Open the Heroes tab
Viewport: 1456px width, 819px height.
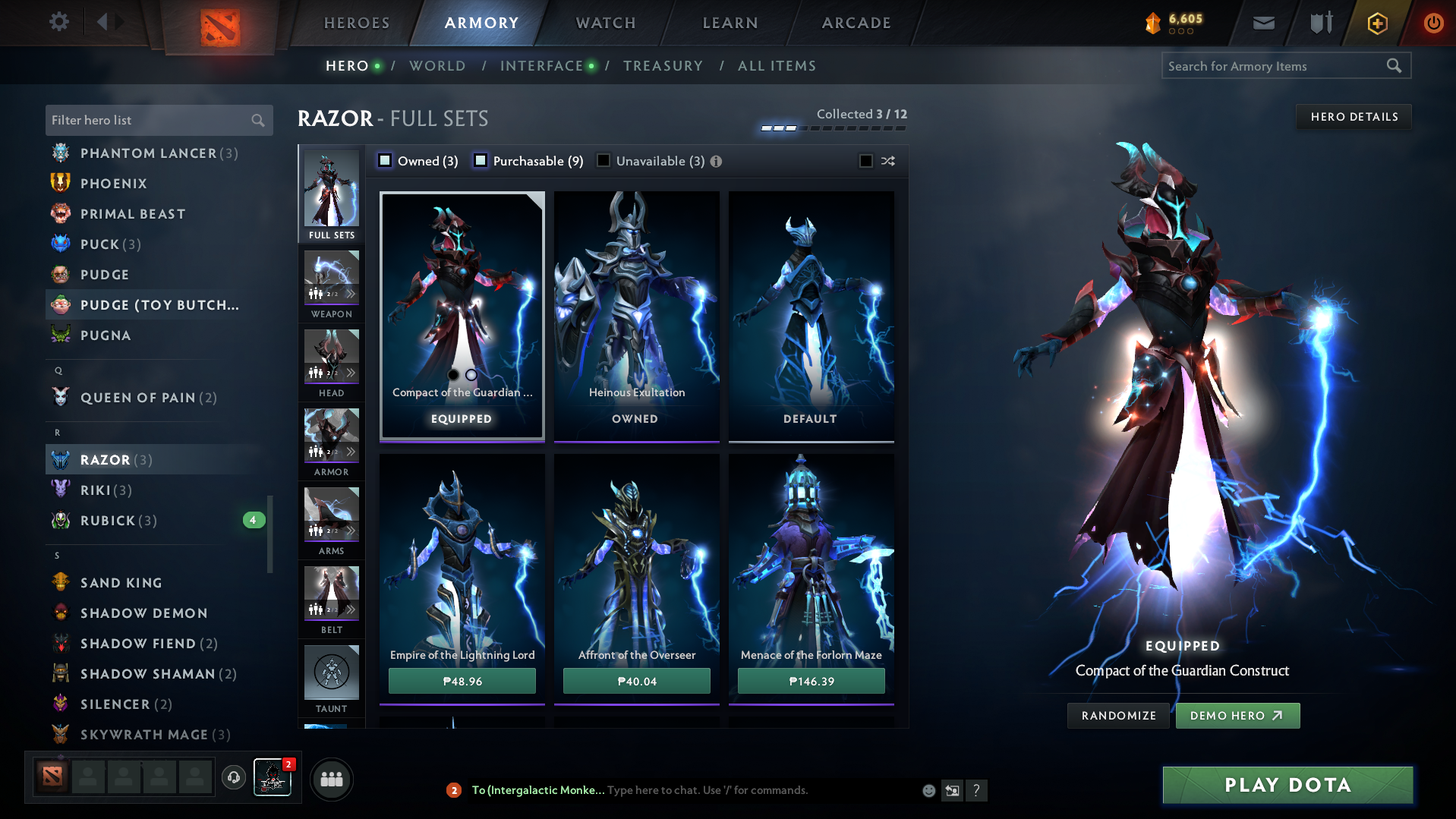pos(357,23)
